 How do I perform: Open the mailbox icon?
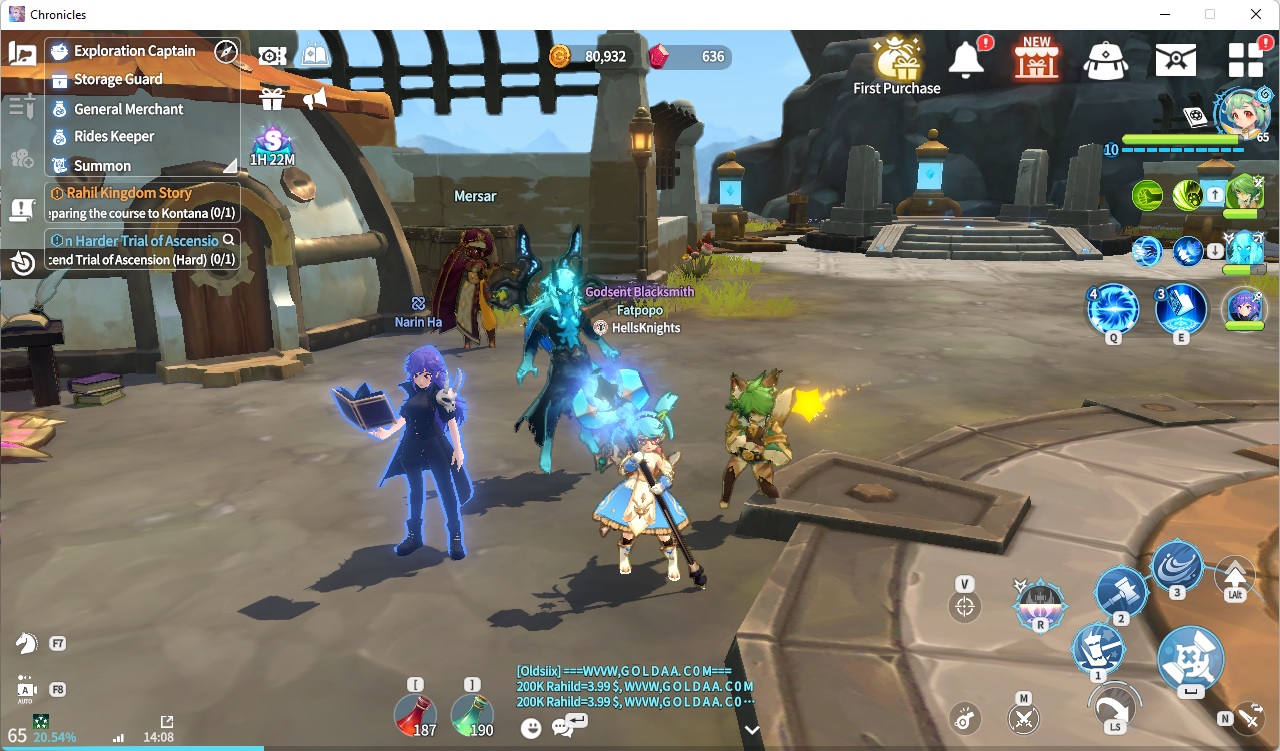point(1175,59)
